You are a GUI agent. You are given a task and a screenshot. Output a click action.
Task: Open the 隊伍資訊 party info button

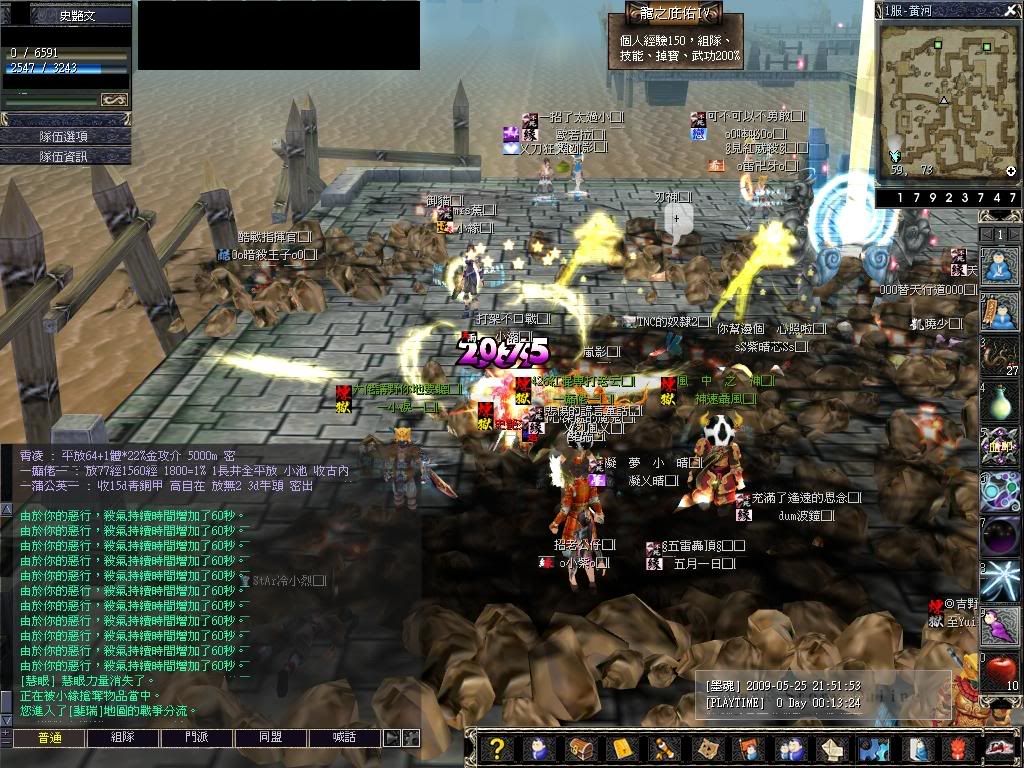point(65,156)
